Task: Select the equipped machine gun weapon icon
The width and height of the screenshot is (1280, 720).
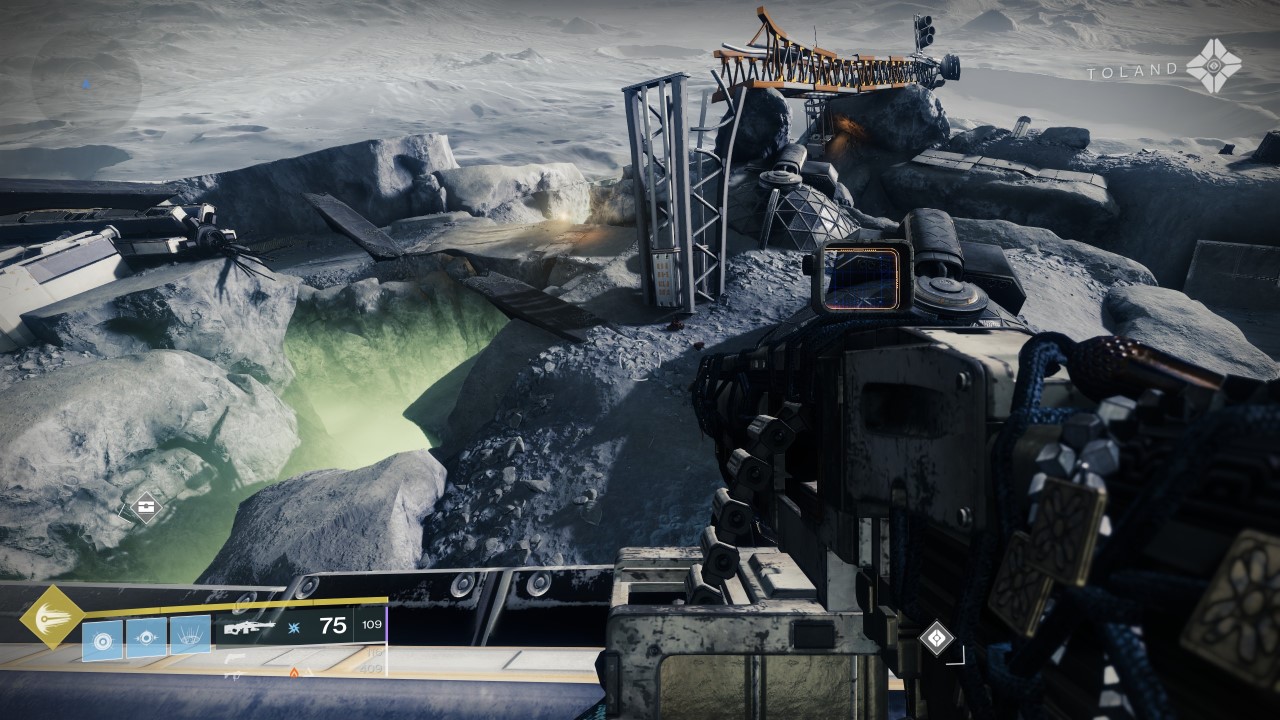Action: point(247,628)
